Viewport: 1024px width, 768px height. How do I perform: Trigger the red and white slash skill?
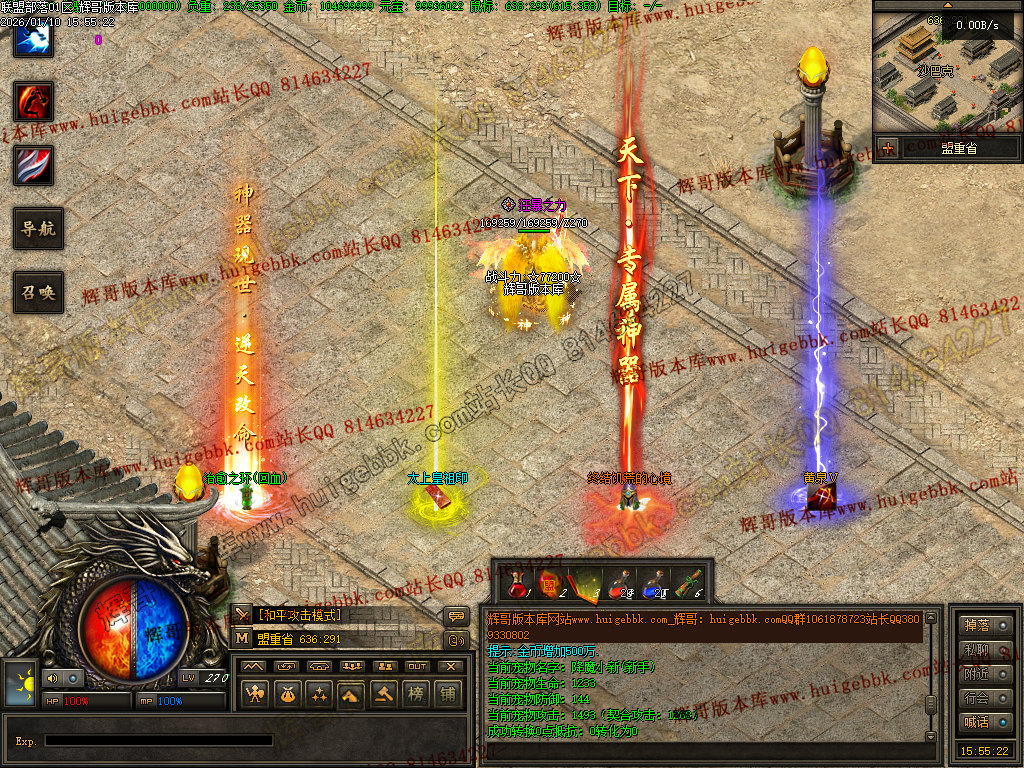tap(33, 165)
